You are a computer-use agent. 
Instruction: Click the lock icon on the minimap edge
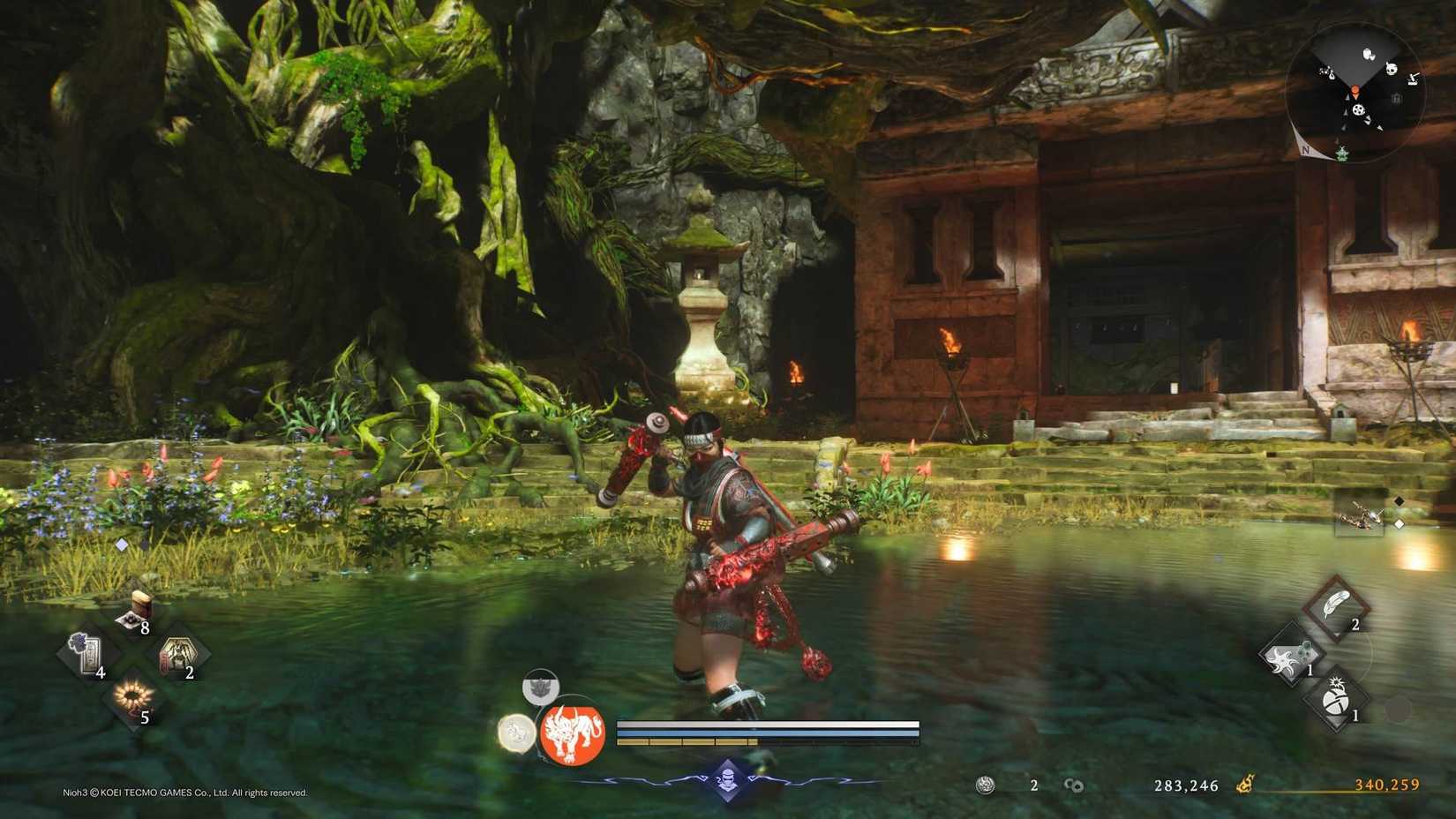[x=1397, y=97]
